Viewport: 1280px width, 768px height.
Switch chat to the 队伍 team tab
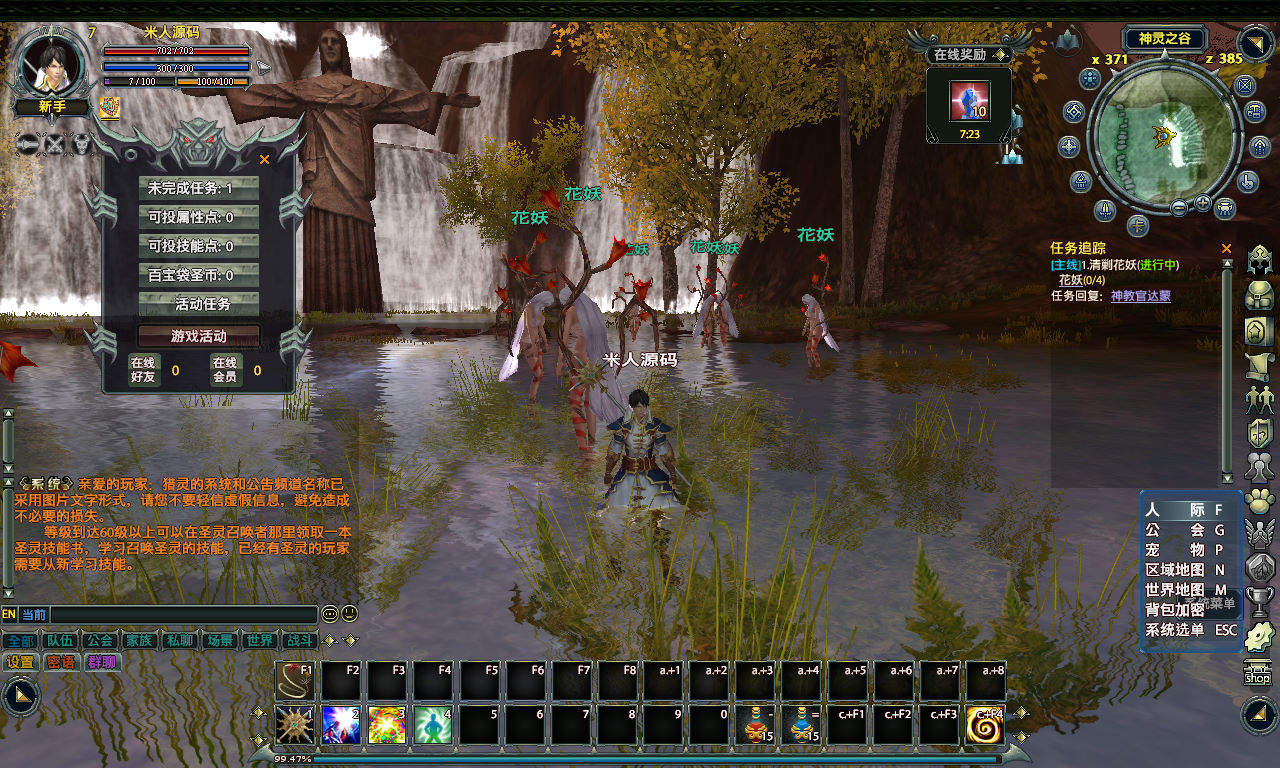pyautogui.click(x=59, y=640)
